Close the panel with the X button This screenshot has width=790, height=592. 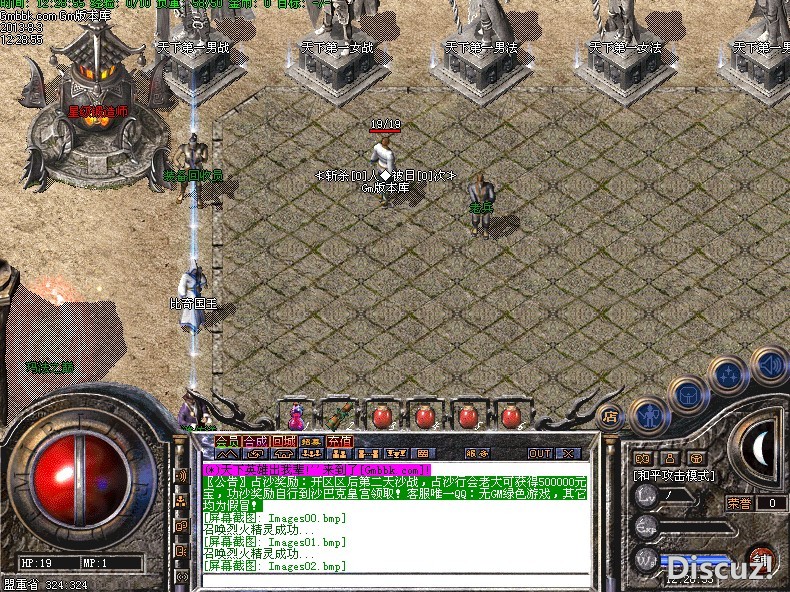click(567, 453)
